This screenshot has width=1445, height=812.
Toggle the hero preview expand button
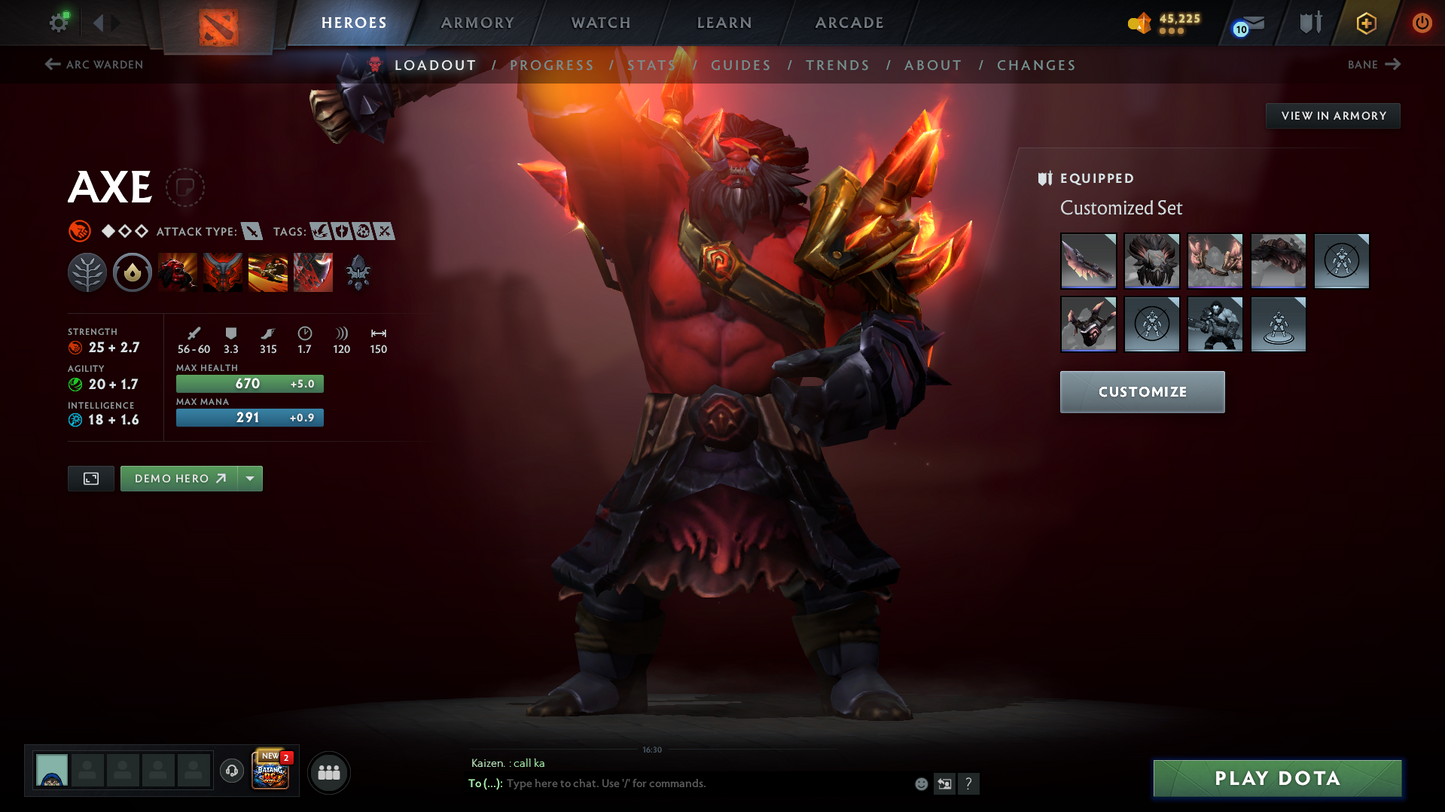91,478
